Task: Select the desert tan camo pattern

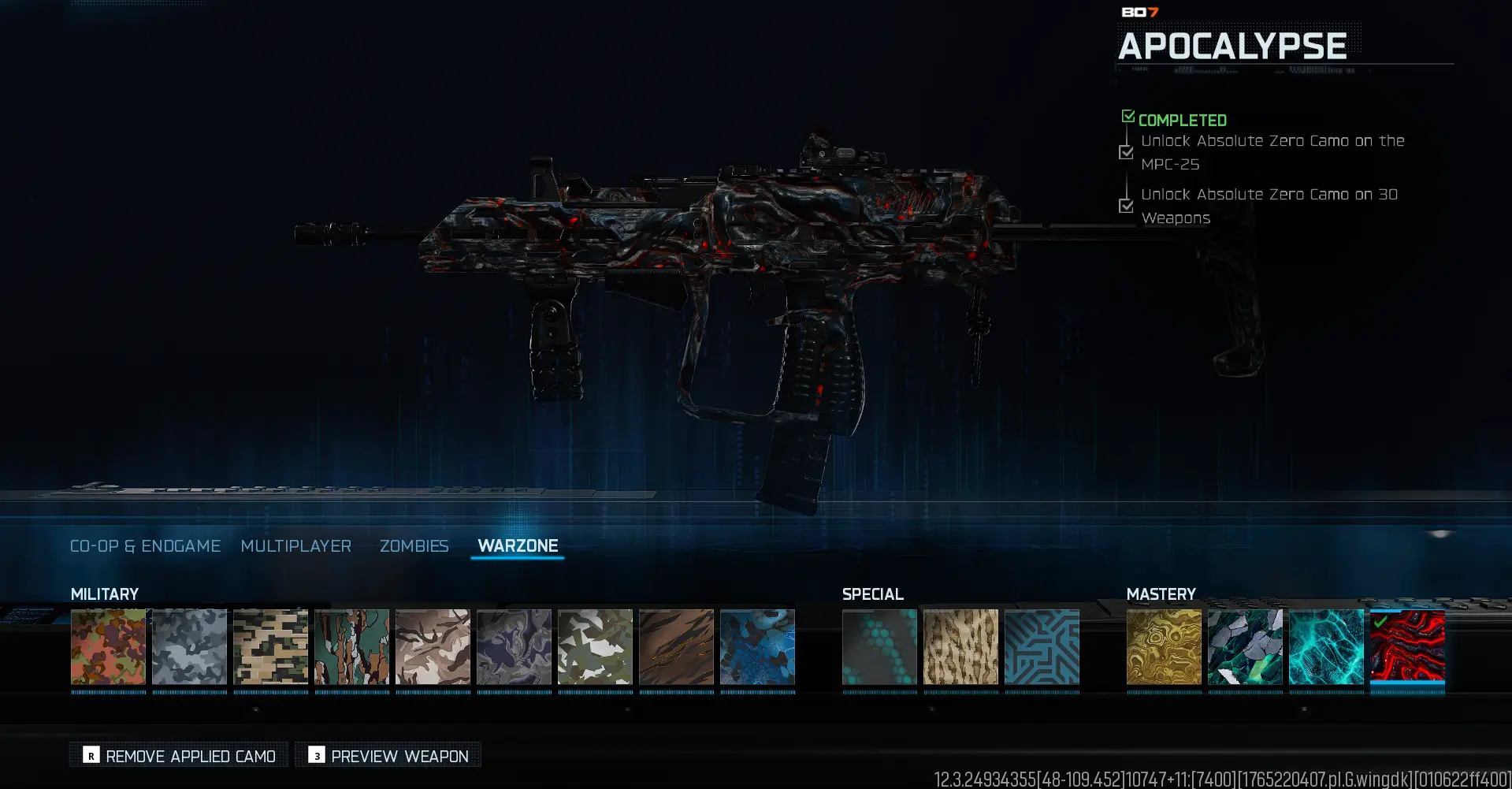Action: tap(433, 649)
